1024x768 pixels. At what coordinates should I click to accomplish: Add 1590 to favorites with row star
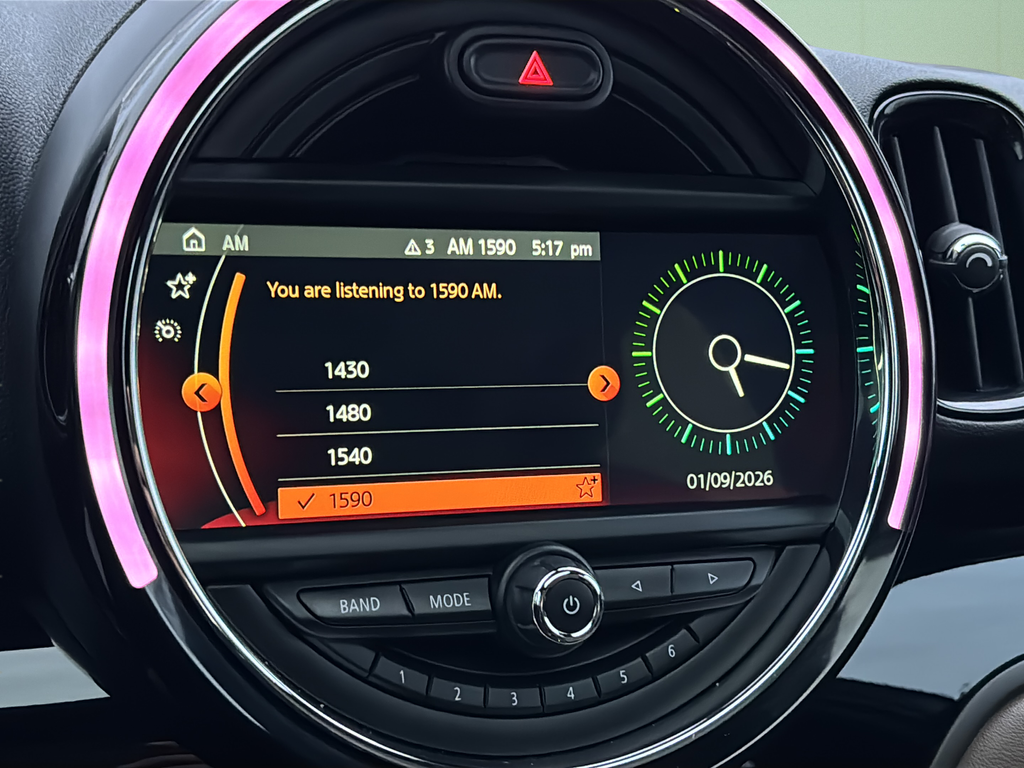tap(586, 487)
